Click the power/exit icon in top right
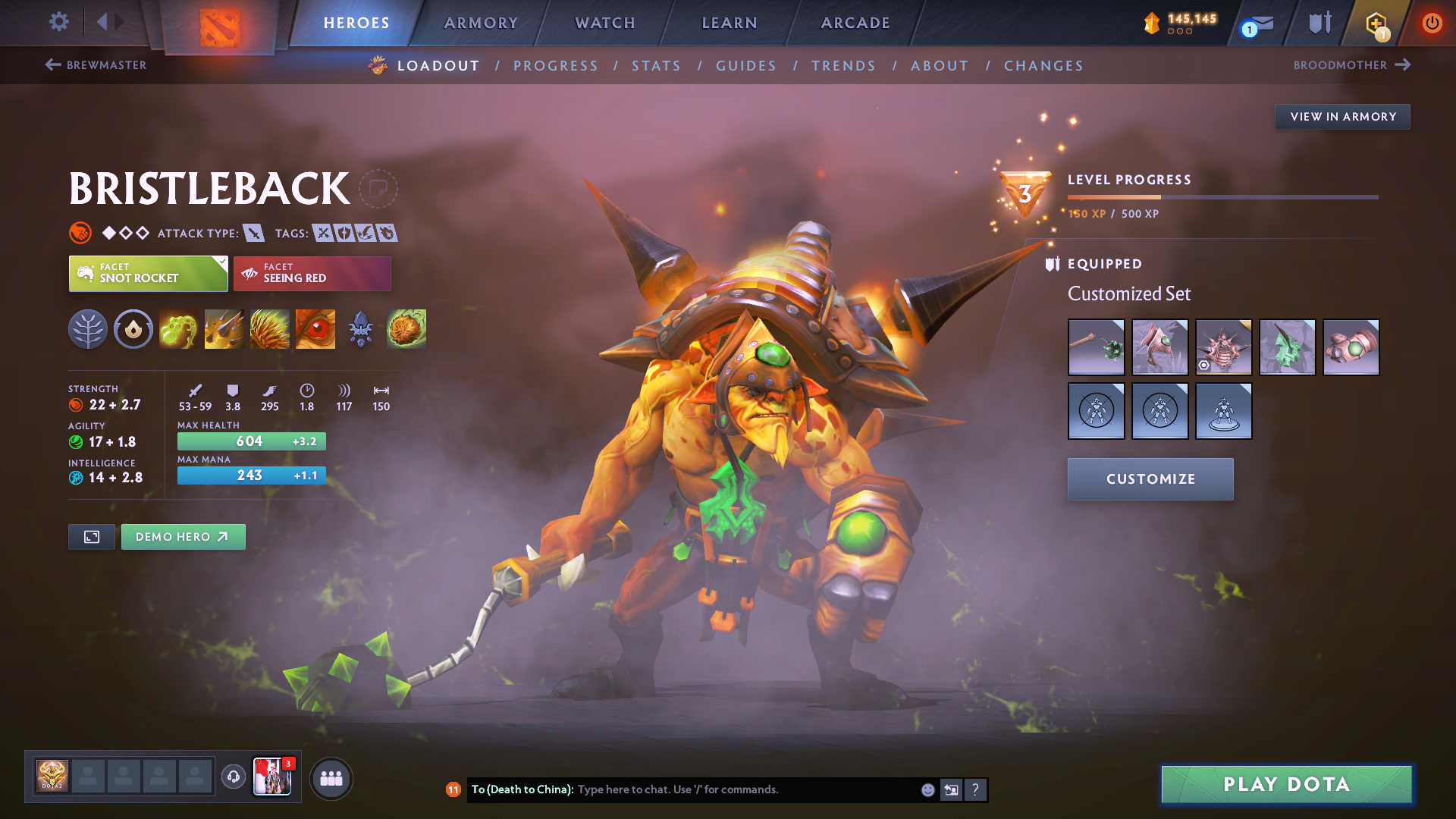 point(1432,23)
